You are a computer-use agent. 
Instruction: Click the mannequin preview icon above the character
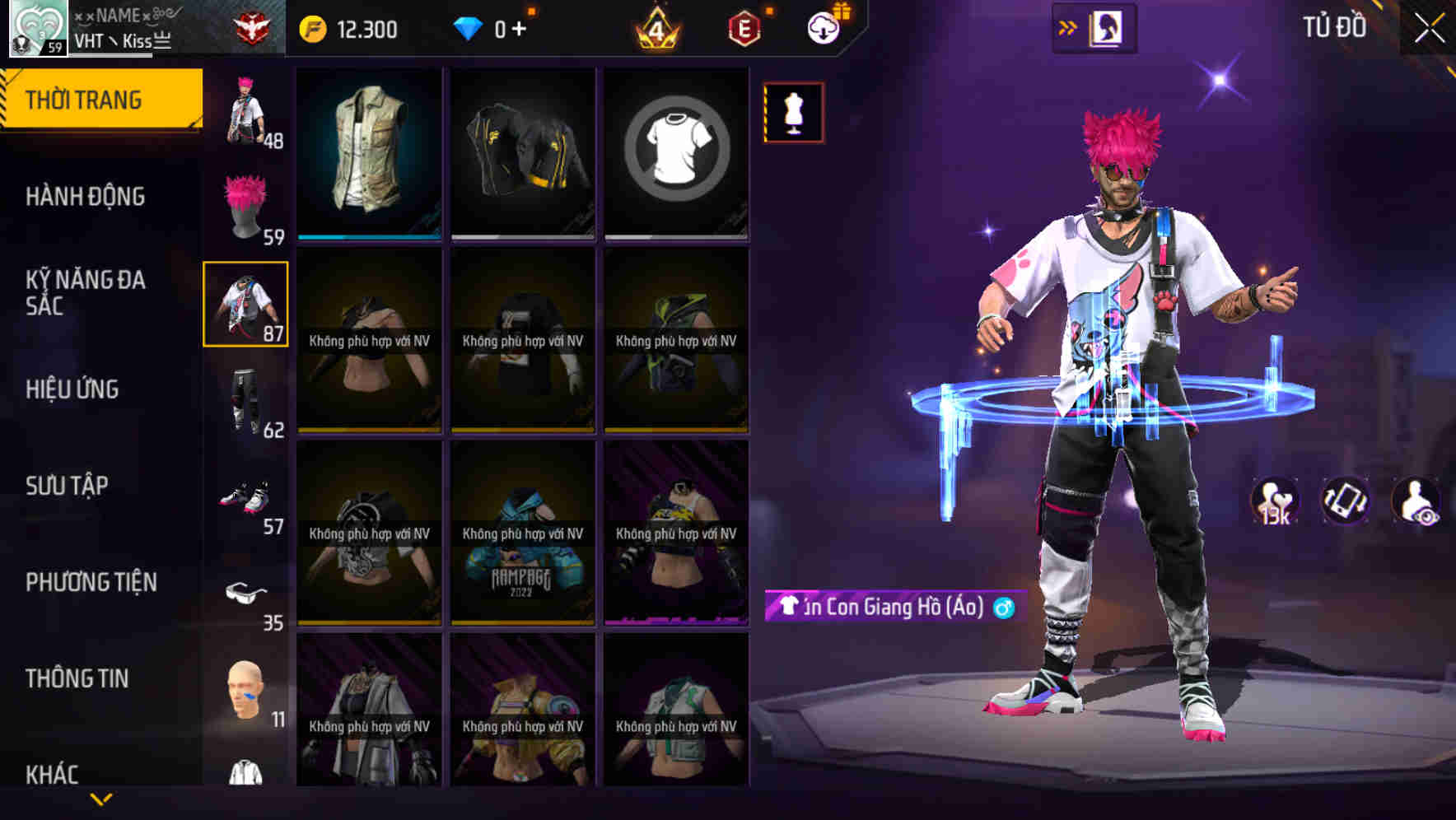(x=793, y=112)
